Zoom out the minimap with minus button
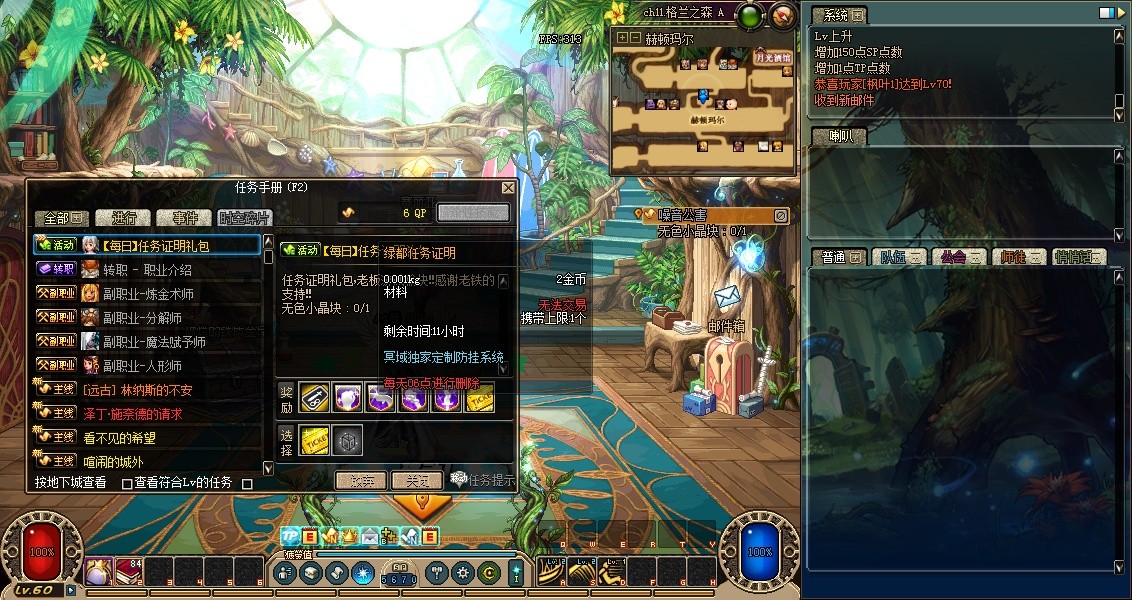The image size is (1132, 600). 635,38
